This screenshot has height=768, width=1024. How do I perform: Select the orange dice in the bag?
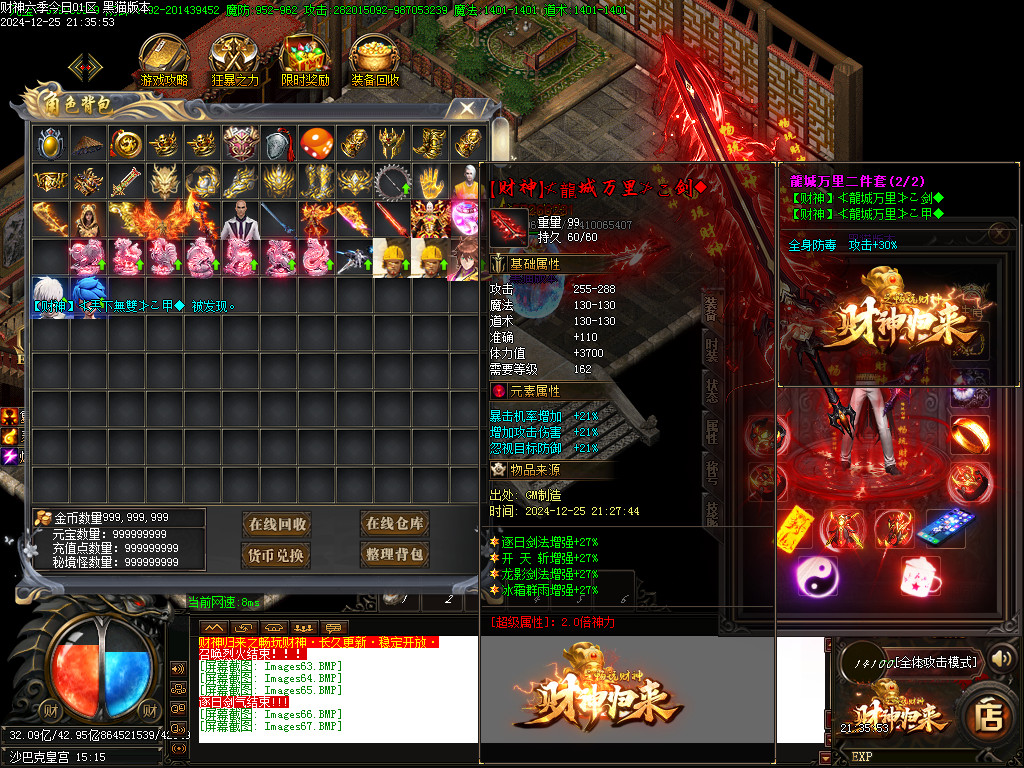click(316, 143)
